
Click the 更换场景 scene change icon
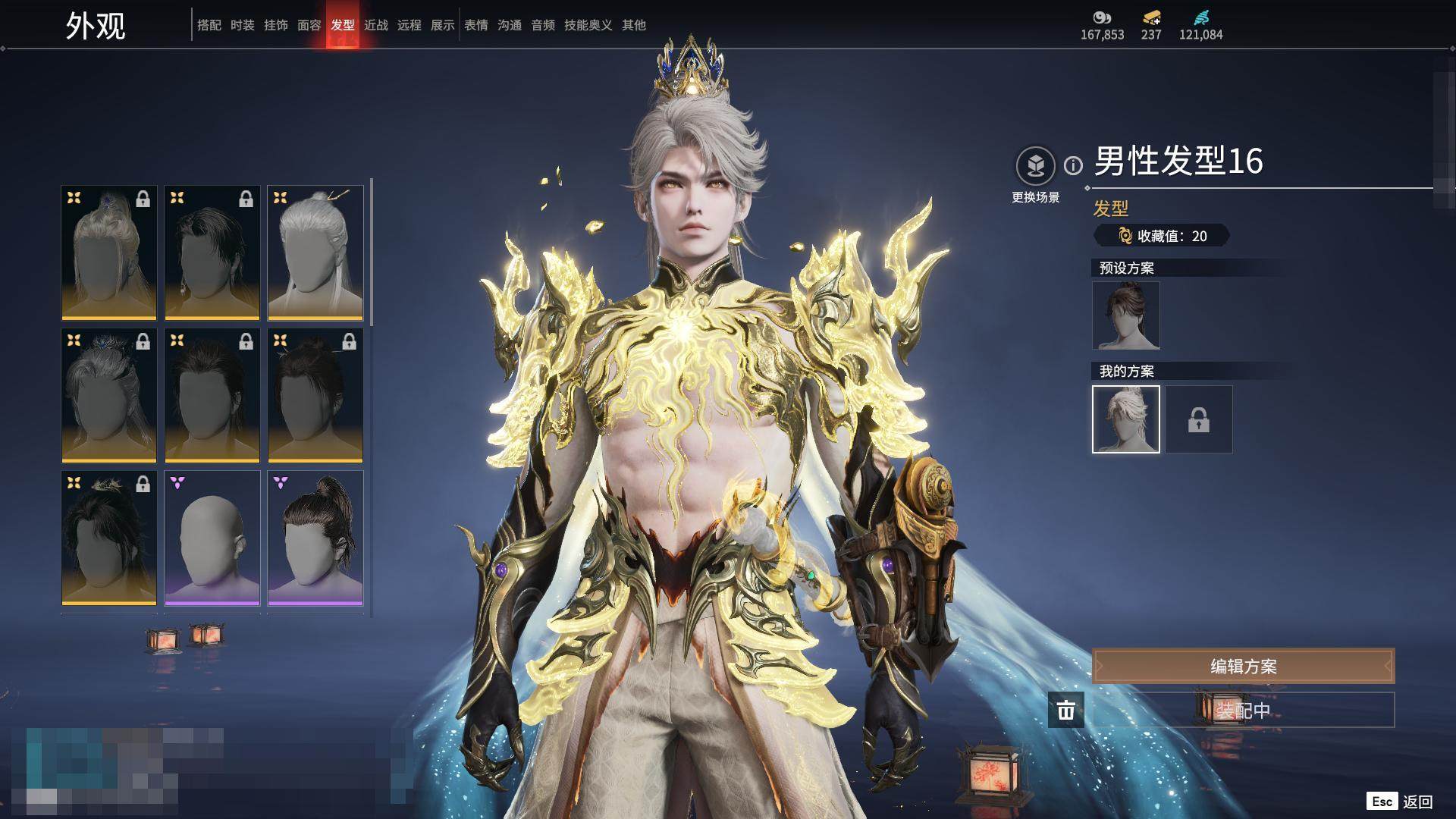coord(1035,165)
